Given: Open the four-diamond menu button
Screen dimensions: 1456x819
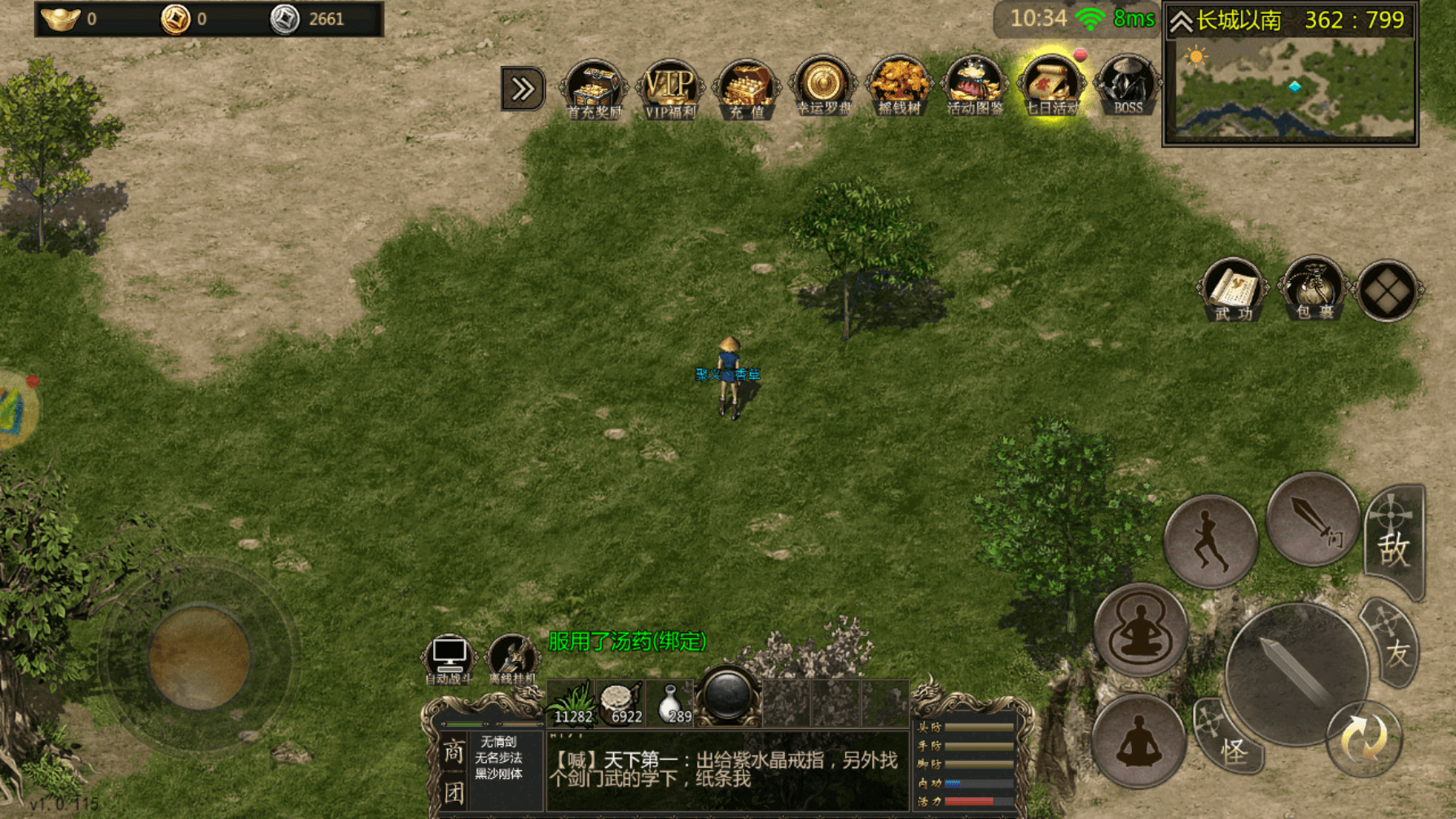Looking at the screenshot, I should pyautogui.click(x=1388, y=290).
